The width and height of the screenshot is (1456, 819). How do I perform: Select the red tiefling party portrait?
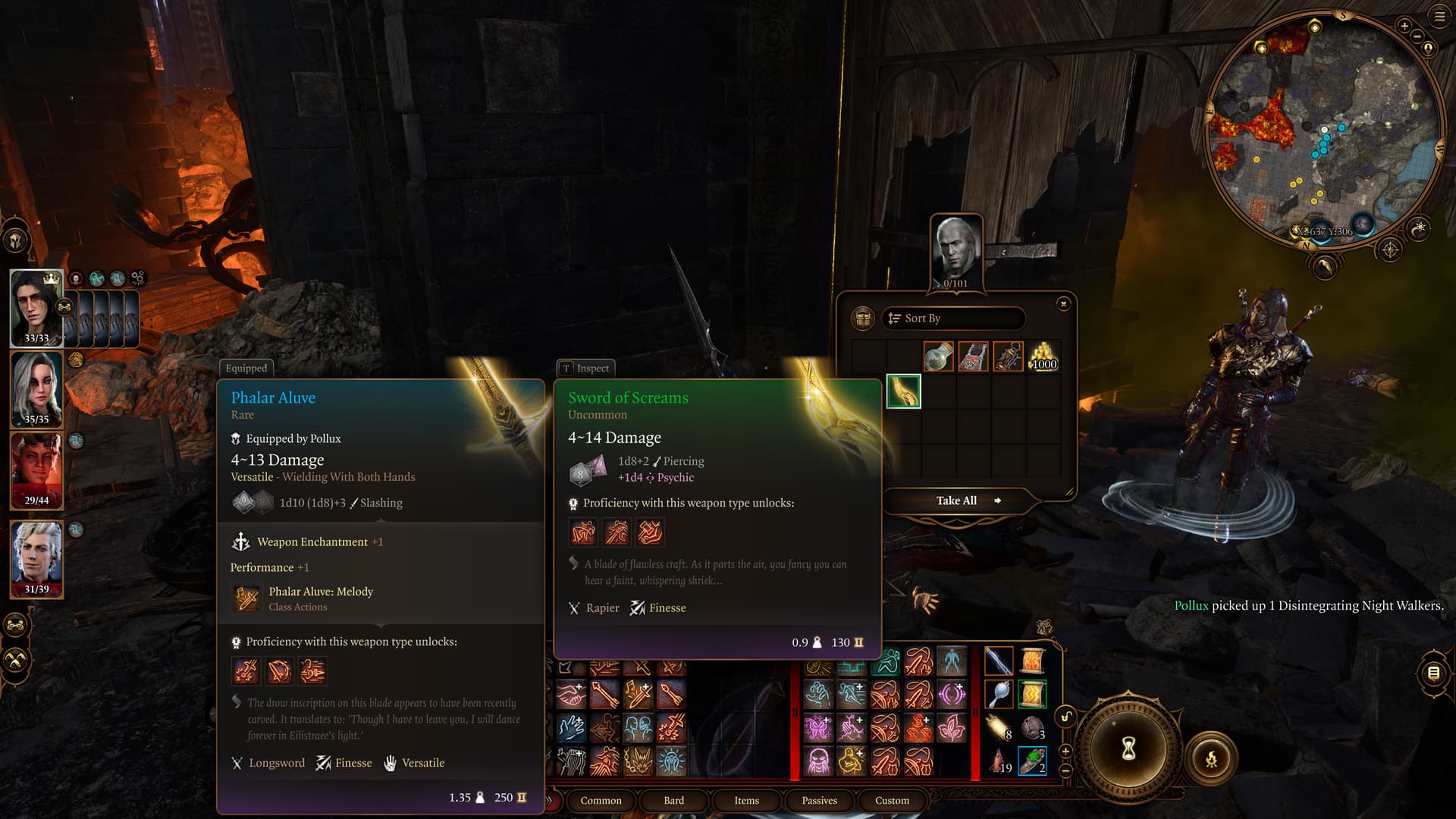tap(36, 470)
